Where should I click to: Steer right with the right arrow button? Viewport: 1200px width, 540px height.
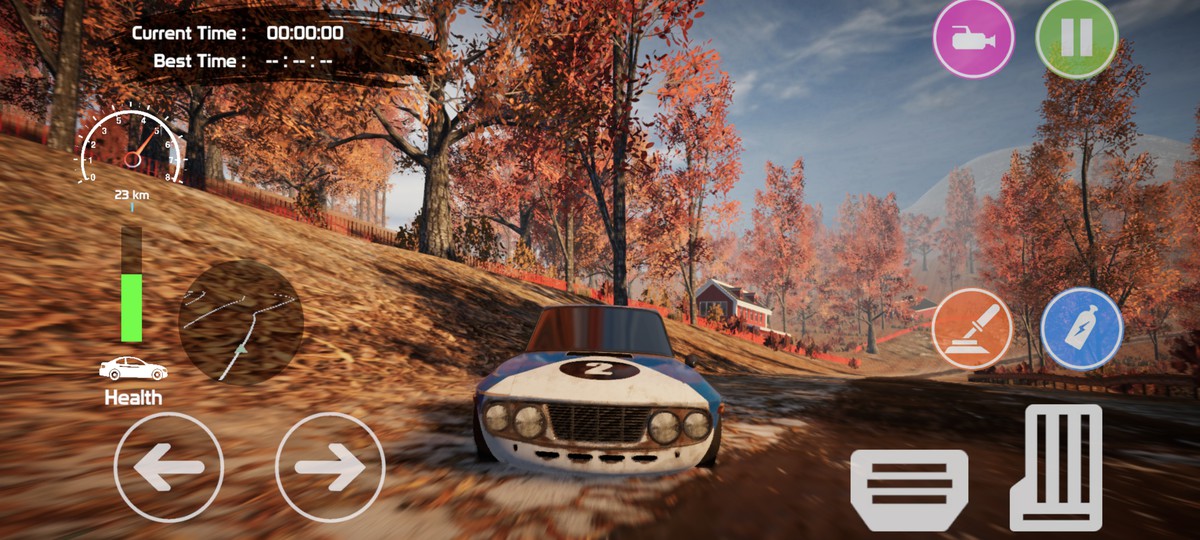coord(330,466)
